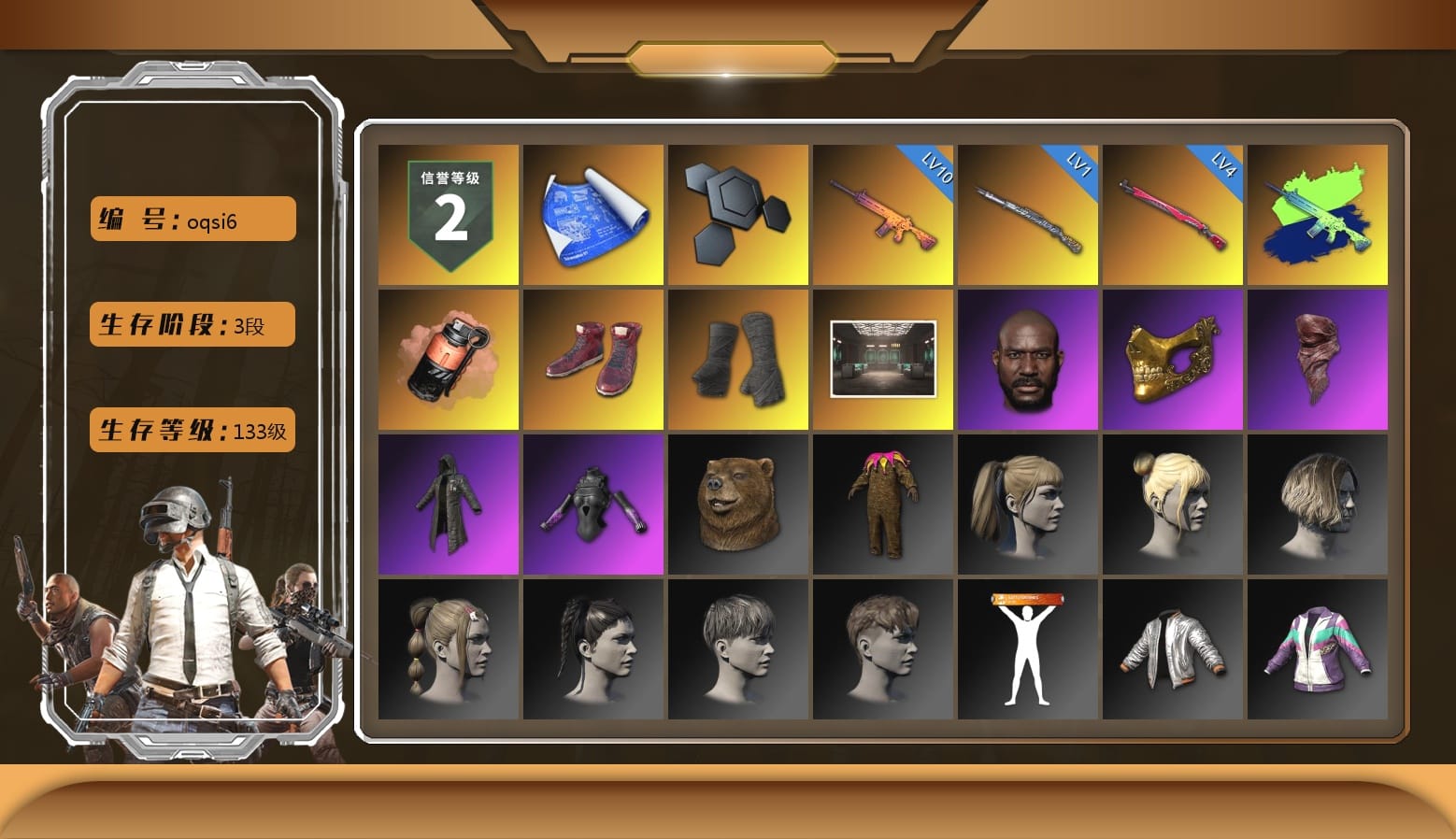Select the 信誉等级 2 reputation badge
The width and height of the screenshot is (1456, 839).
pyautogui.click(x=447, y=213)
